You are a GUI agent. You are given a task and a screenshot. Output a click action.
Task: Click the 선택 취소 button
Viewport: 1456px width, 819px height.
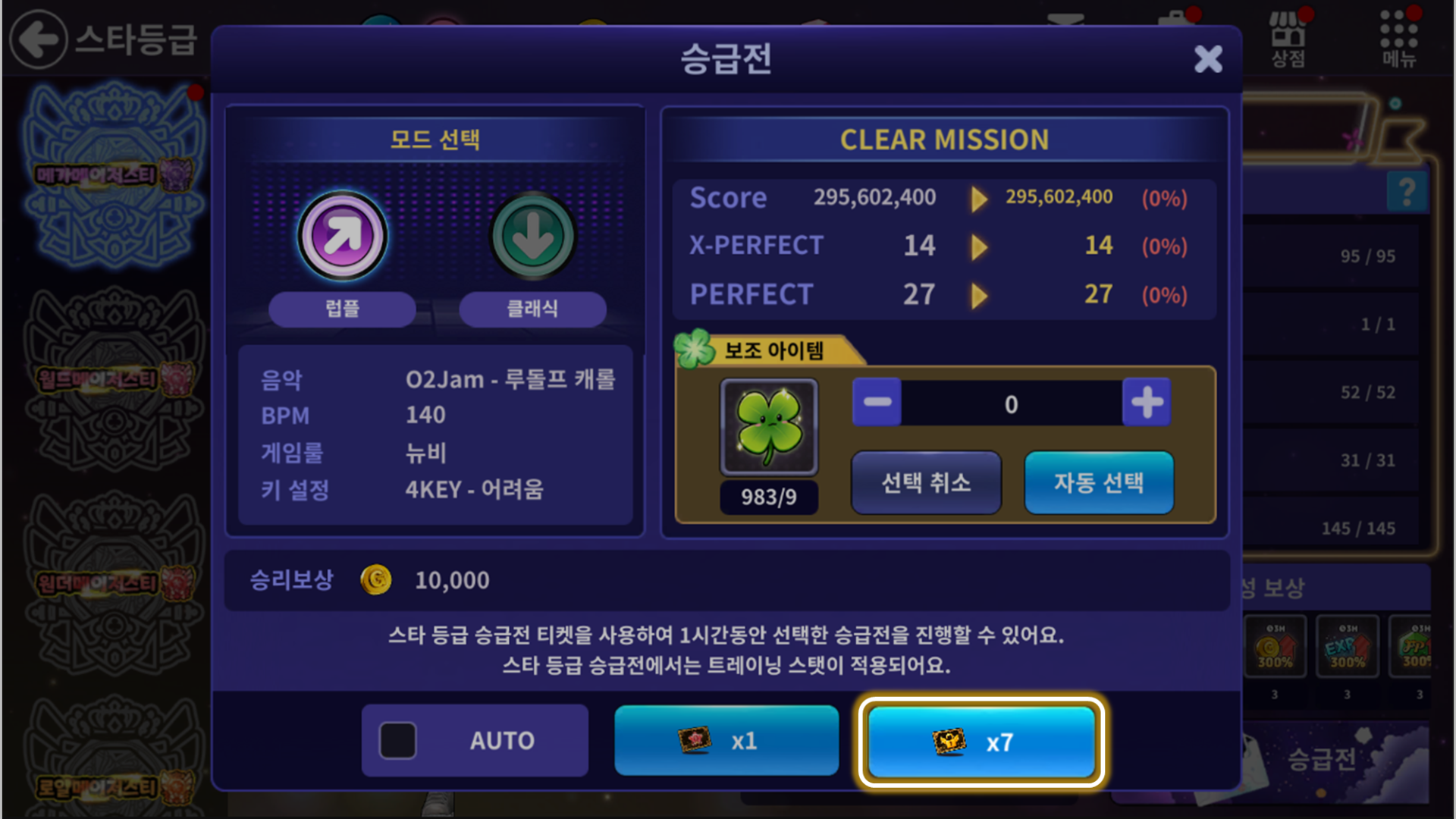[926, 482]
